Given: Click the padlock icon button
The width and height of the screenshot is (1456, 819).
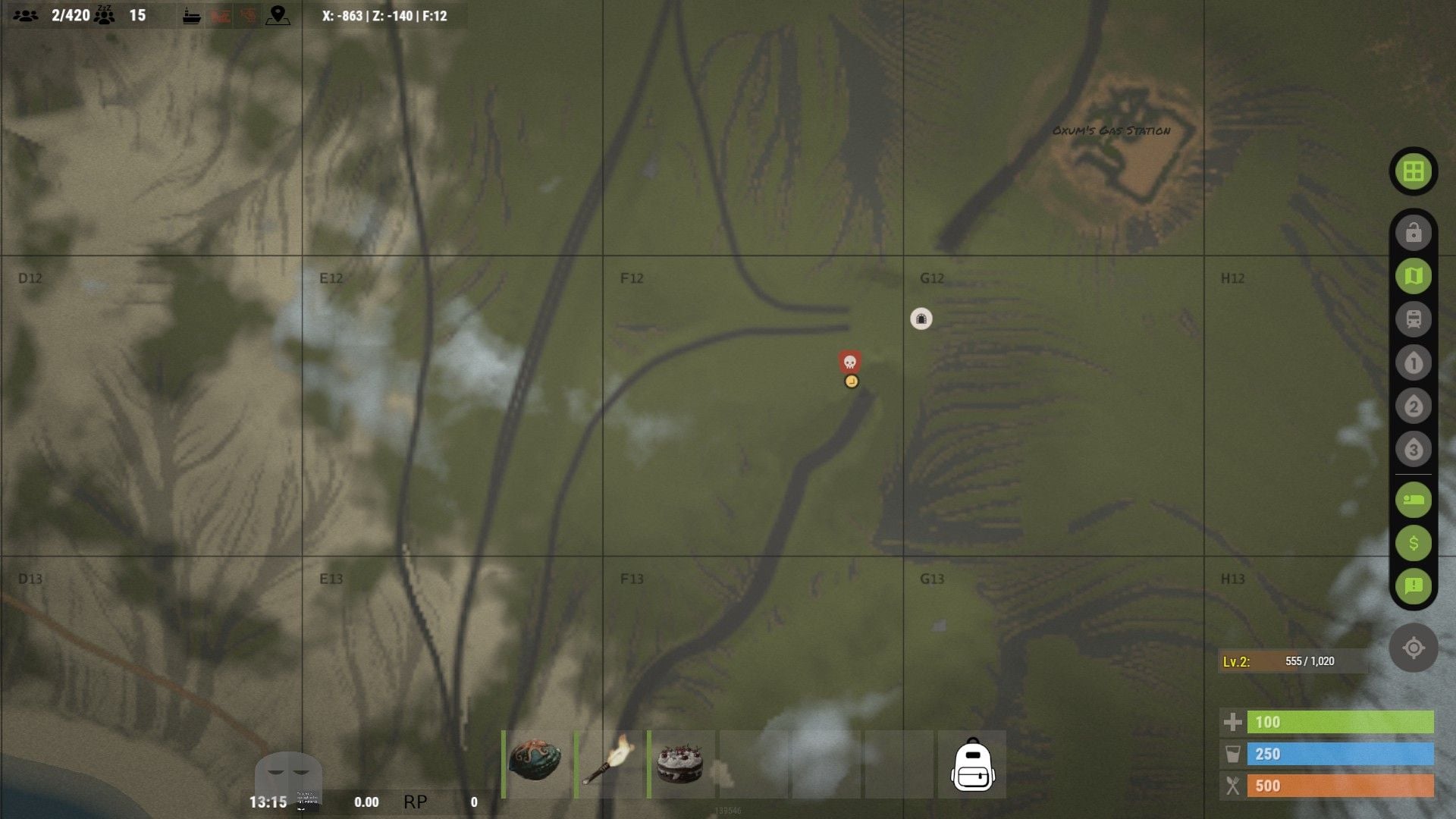Looking at the screenshot, I should click(x=1413, y=233).
